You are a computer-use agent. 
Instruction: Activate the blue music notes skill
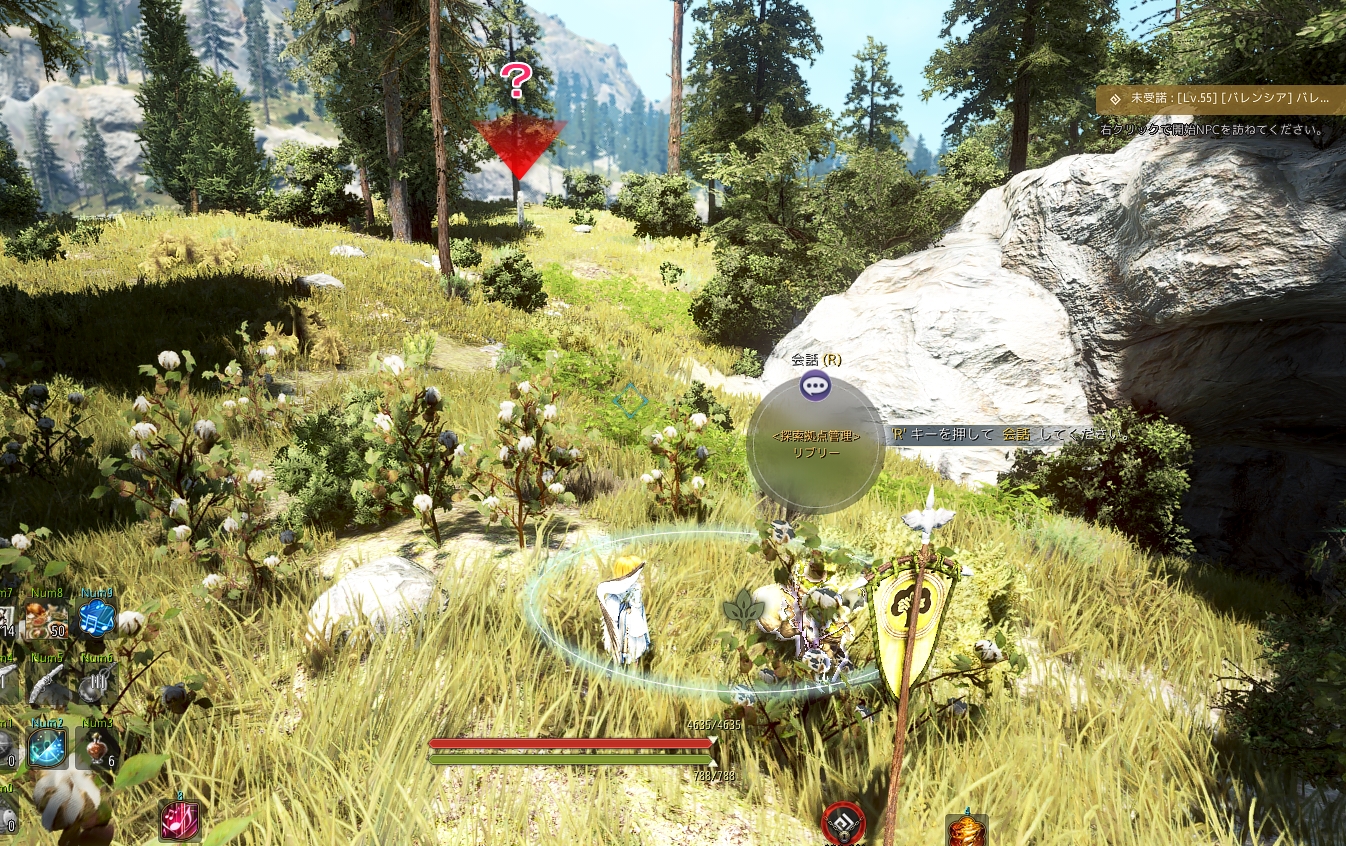click(x=97, y=619)
